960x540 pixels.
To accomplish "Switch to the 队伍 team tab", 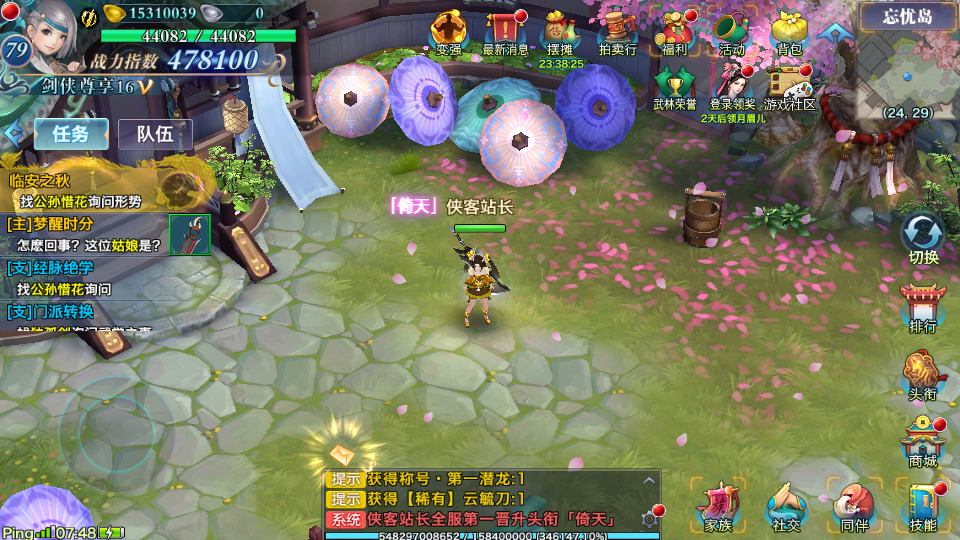I will (x=155, y=134).
